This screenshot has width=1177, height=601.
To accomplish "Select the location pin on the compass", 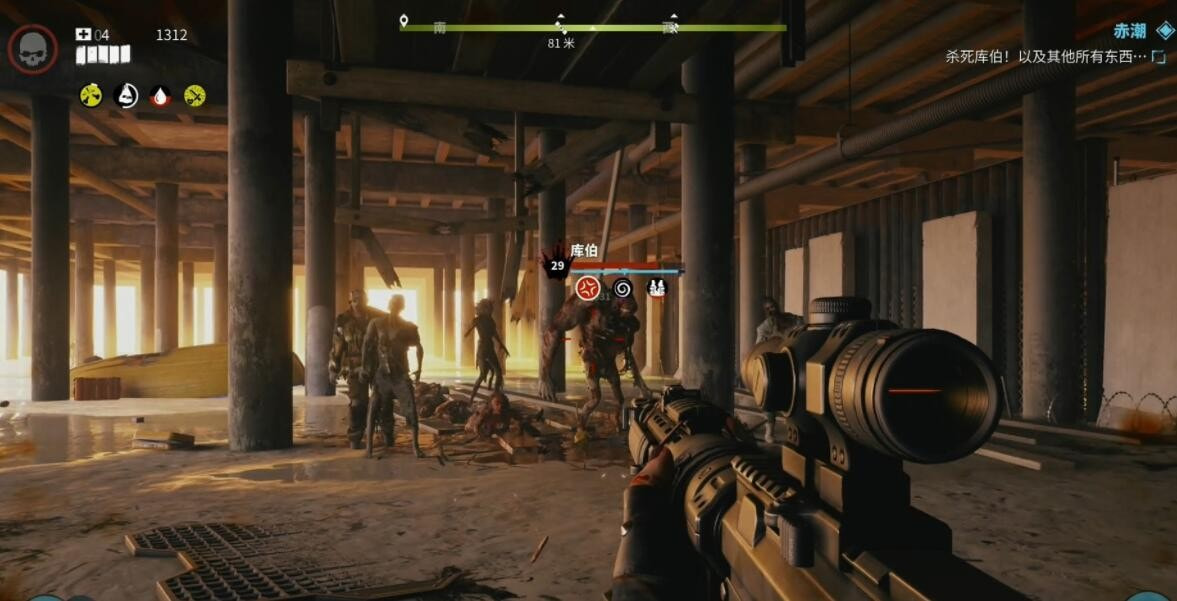I will [x=404, y=21].
